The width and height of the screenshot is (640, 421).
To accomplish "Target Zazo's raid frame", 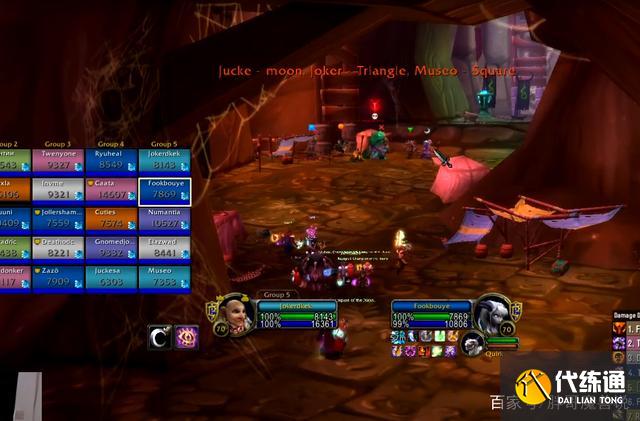I will (58, 277).
